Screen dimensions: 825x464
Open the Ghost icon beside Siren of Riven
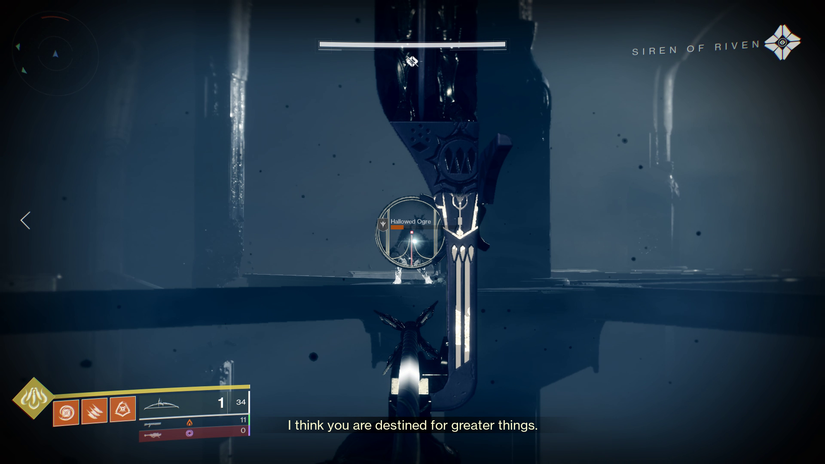[781, 43]
